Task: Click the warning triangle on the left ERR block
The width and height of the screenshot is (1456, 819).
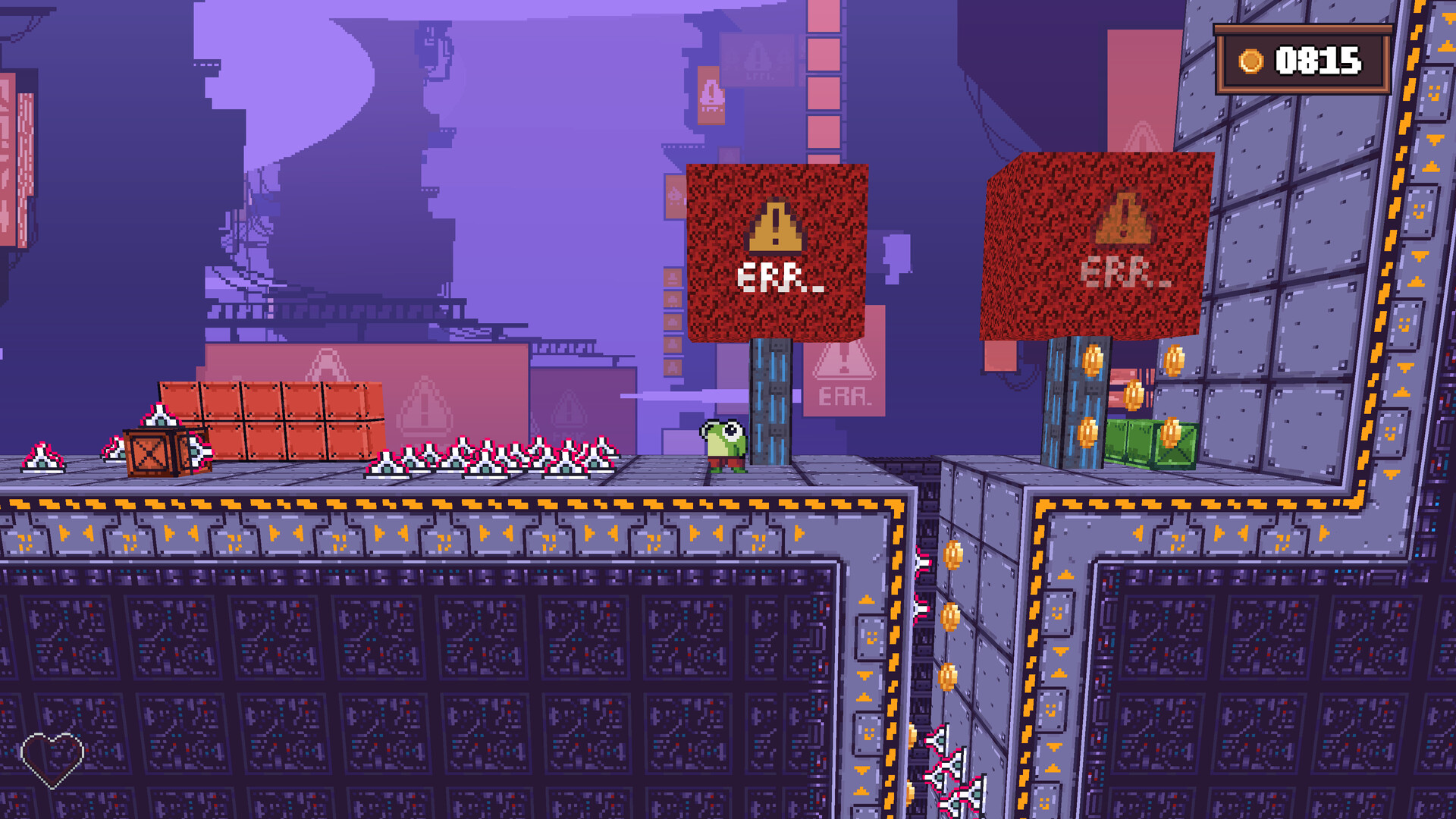Action: pyautogui.click(x=773, y=227)
